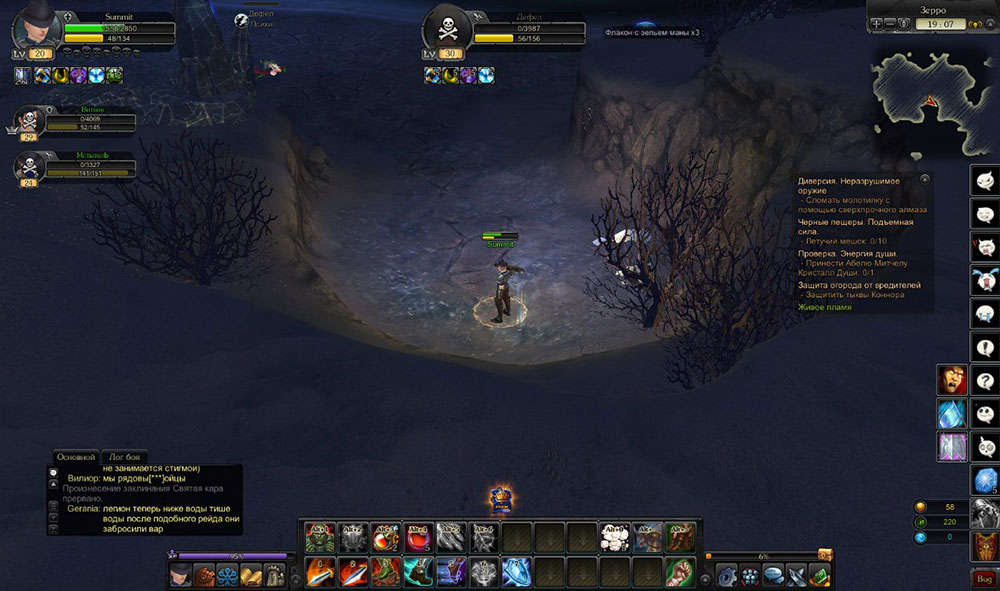Screen dimensions: 1000x591
Task: Activate the blue shield skill in hotbar
Action: coord(516,572)
